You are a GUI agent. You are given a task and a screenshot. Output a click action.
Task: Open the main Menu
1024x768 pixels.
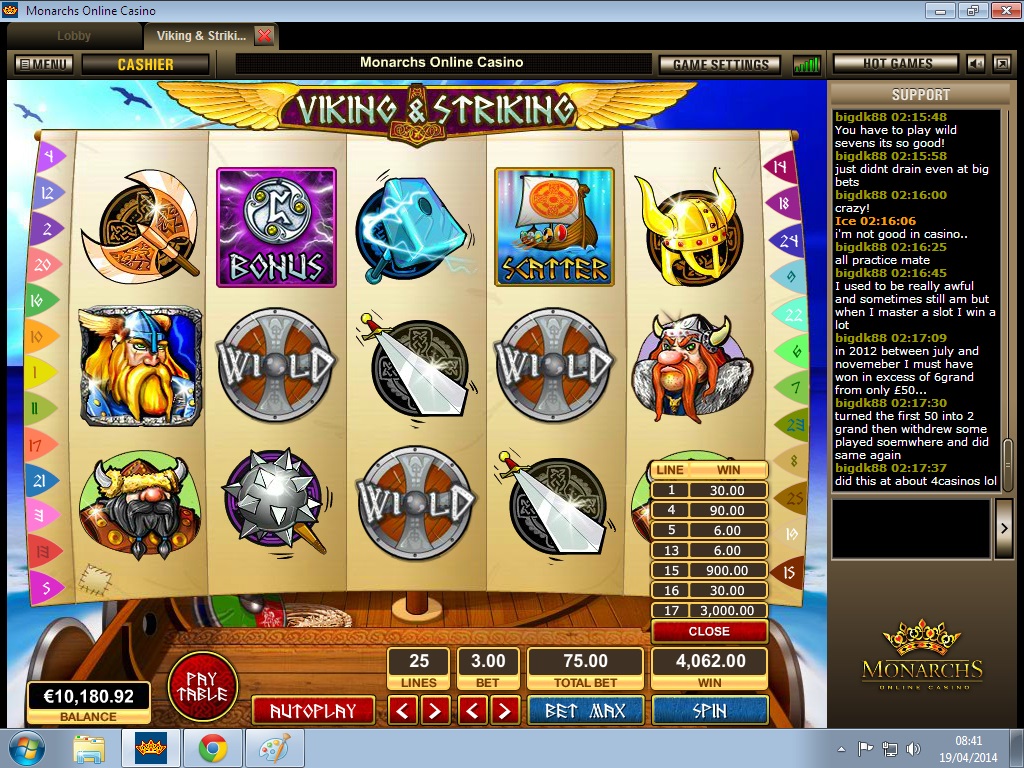[43, 64]
